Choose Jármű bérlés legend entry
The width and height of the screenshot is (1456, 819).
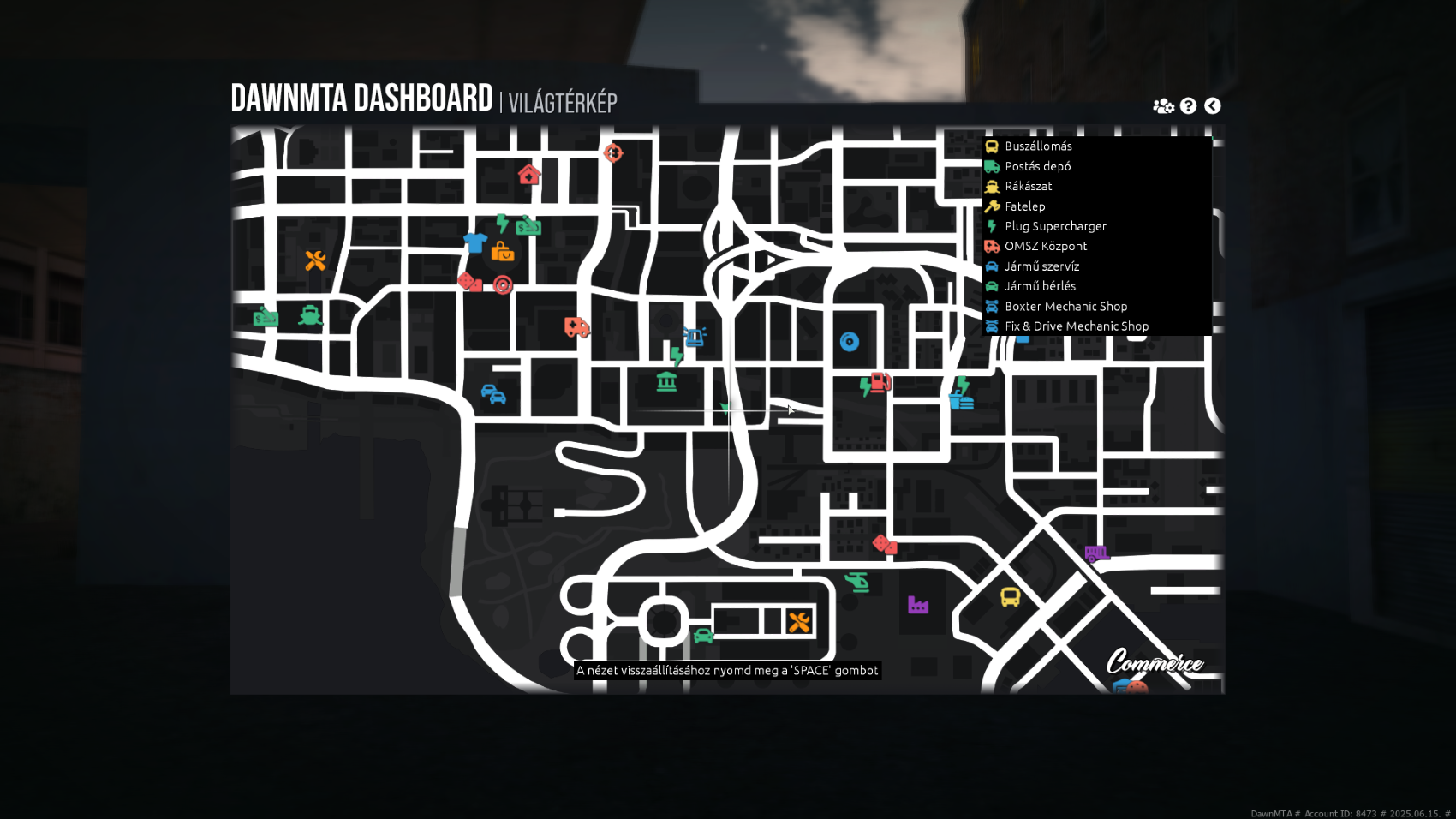click(x=1040, y=286)
